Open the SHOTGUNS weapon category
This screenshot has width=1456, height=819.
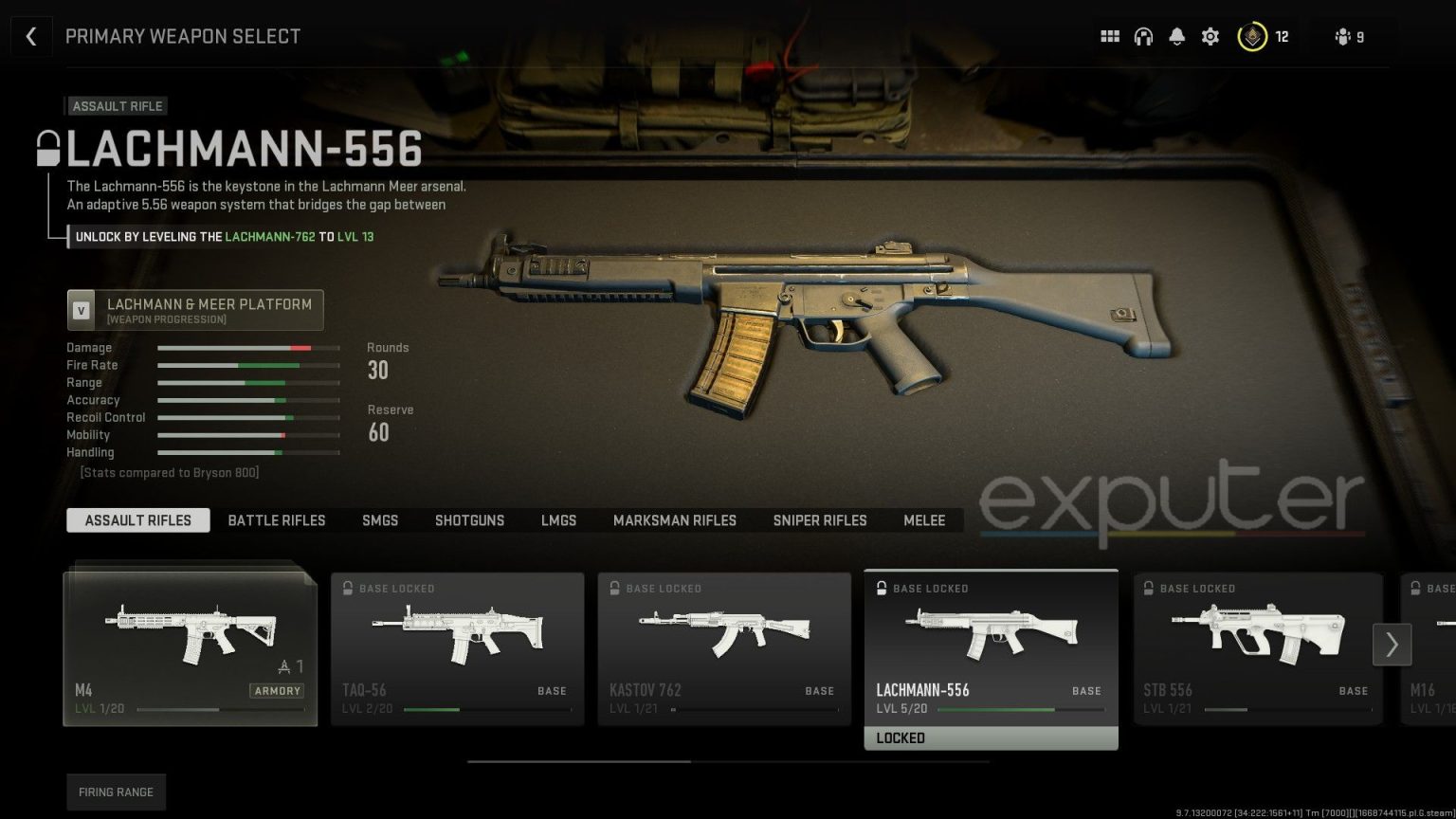469,520
